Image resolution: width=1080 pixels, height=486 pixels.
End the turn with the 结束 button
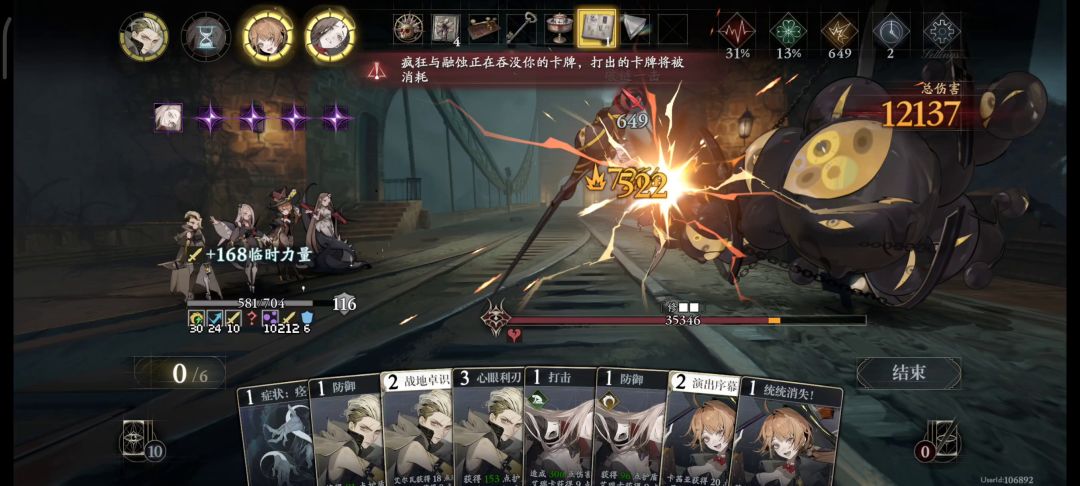pos(908,372)
